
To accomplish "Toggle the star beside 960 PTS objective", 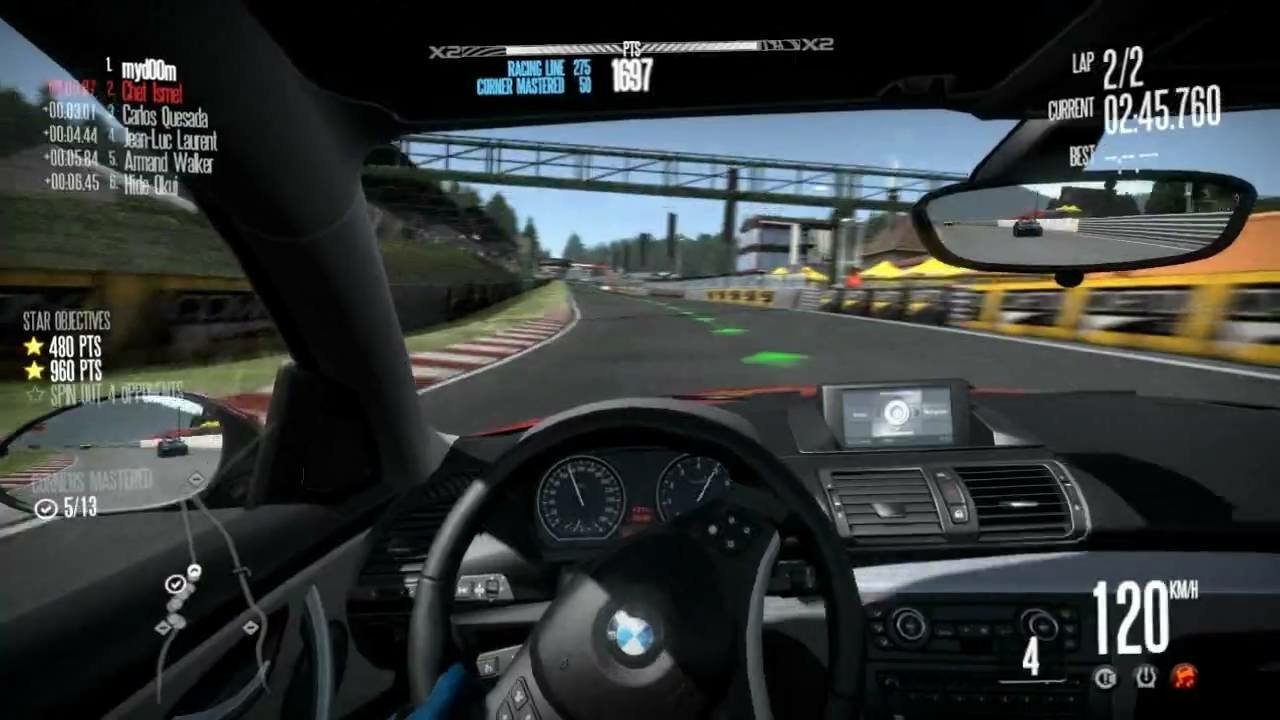I will tap(33, 371).
